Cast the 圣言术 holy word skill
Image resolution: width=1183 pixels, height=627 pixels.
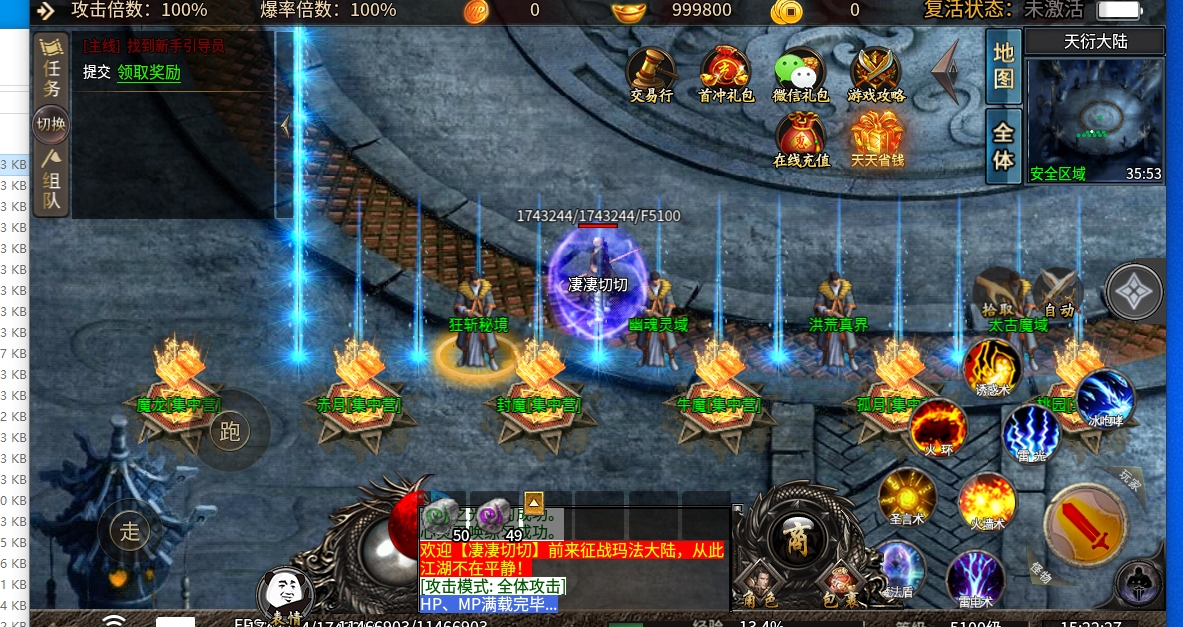tap(906, 496)
